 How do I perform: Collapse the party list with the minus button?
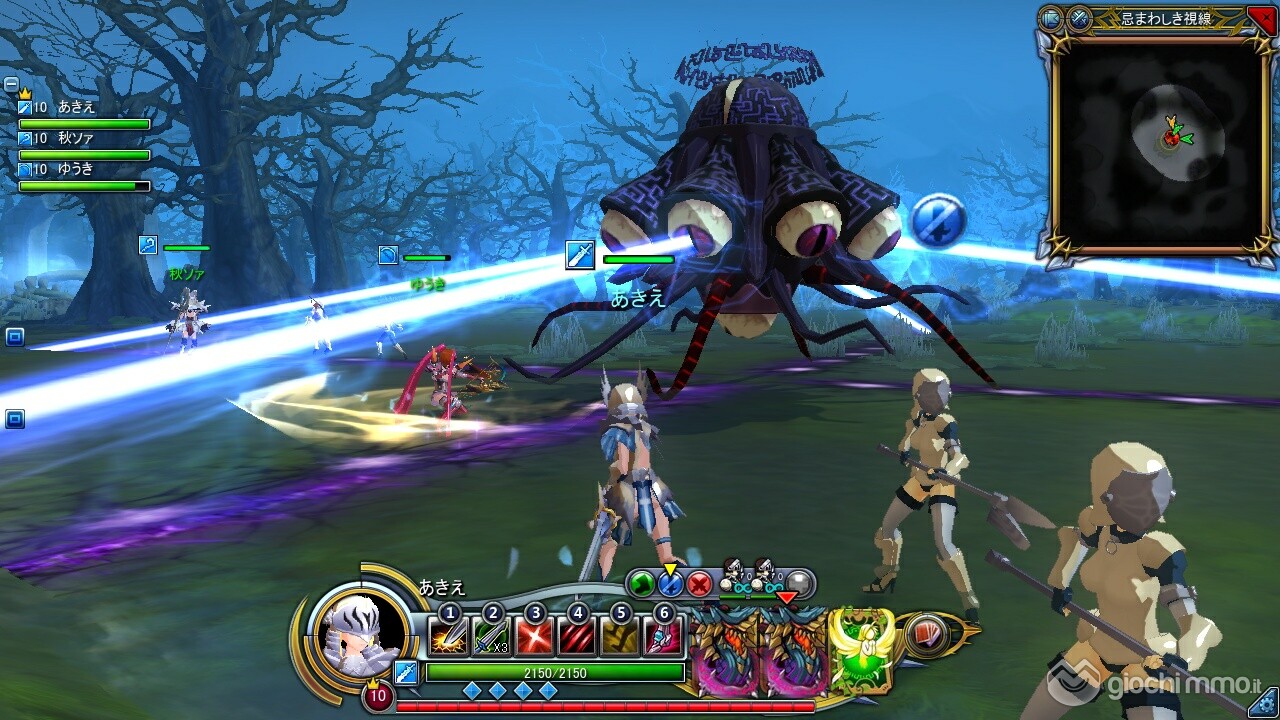click(x=11, y=84)
